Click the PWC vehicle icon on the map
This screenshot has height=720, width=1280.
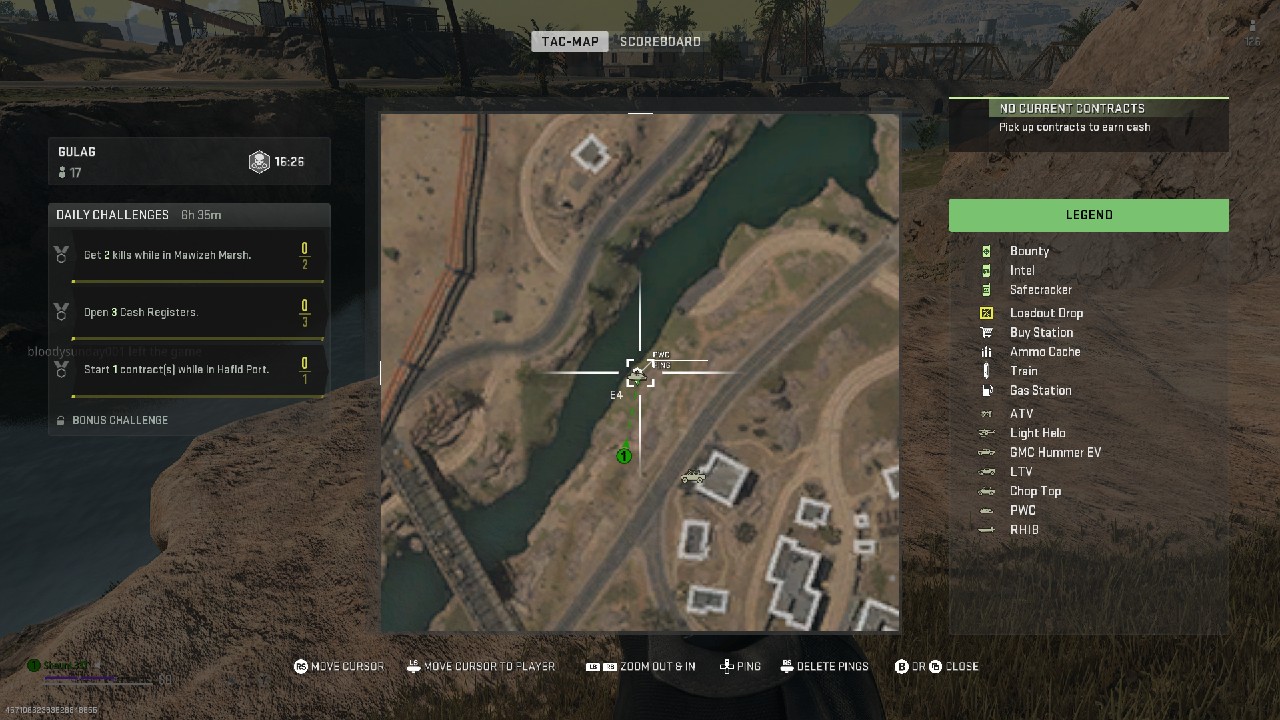[x=640, y=372]
